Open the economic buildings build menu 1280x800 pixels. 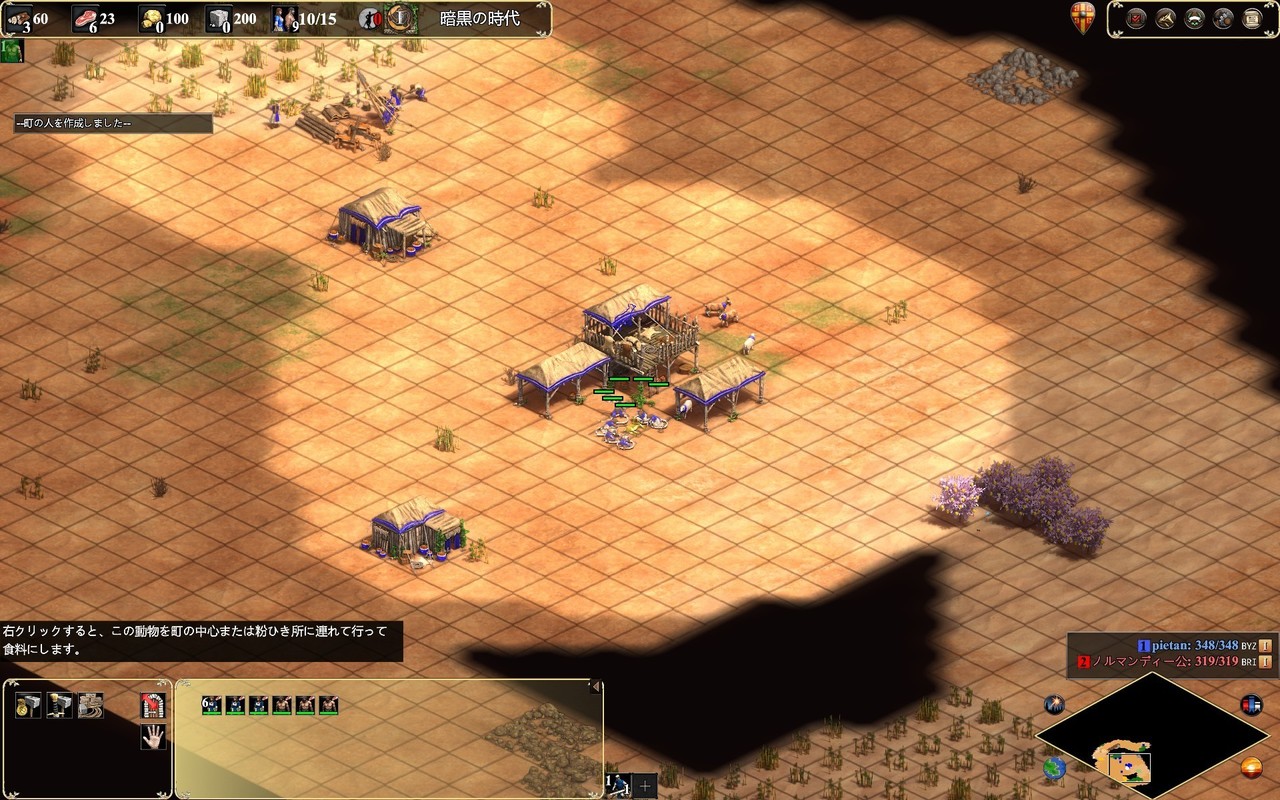click(x=28, y=706)
